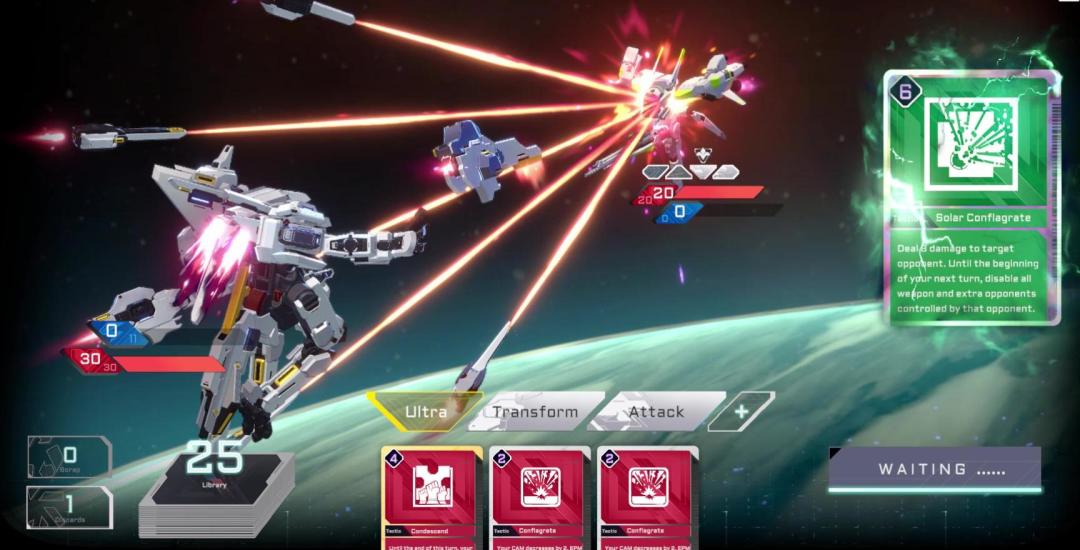This screenshot has width=1080, height=550.
Task: Click the plus tab button
Action: pyautogui.click(x=741, y=411)
